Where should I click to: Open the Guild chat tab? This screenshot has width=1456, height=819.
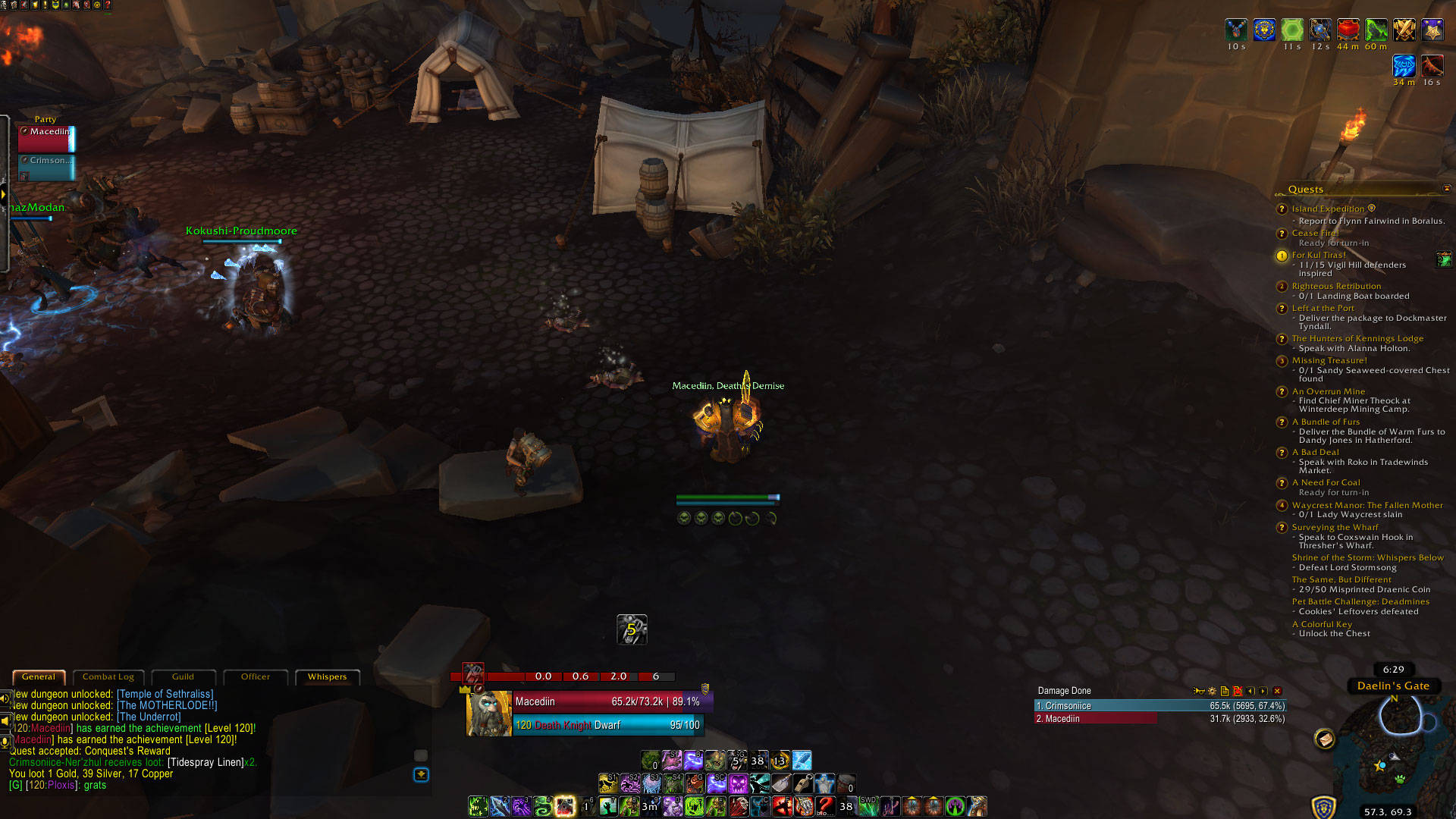coord(183,676)
